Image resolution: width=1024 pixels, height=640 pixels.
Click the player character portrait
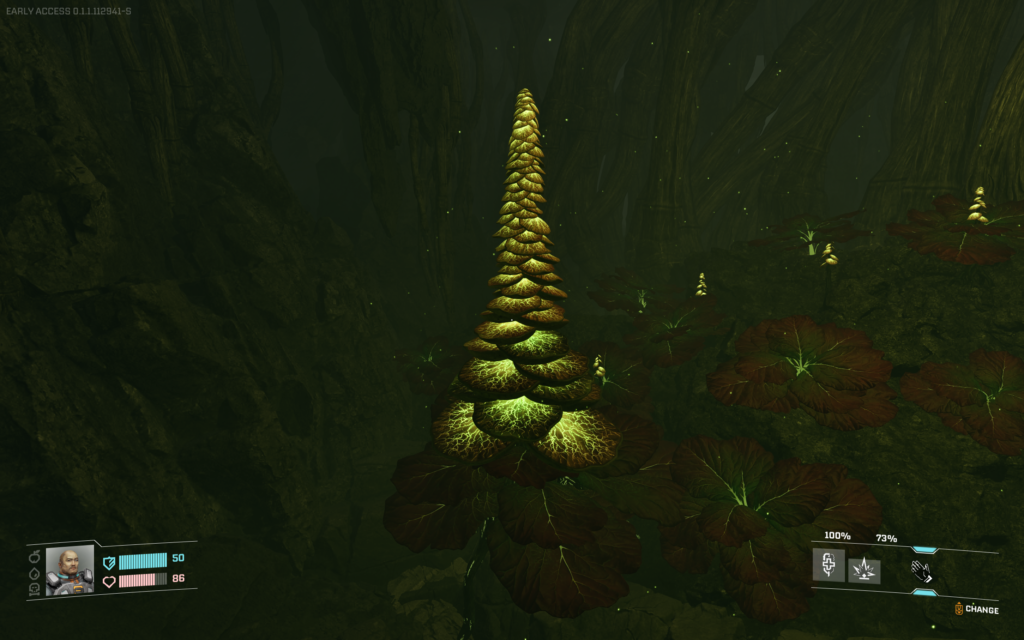(x=70, y=571)
